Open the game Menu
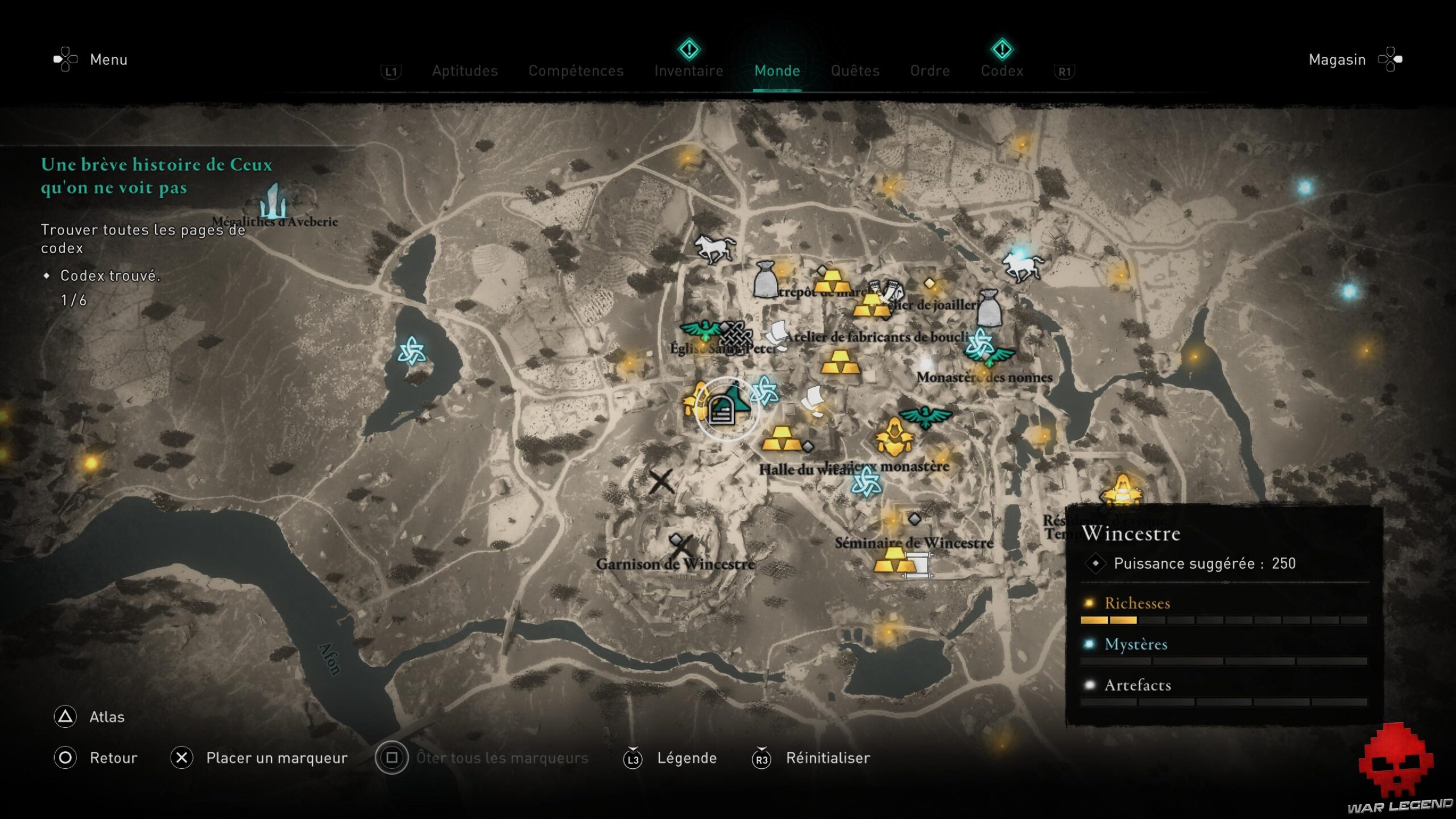Viewport: 1456px width, 819px height. (x=108, y=60)
